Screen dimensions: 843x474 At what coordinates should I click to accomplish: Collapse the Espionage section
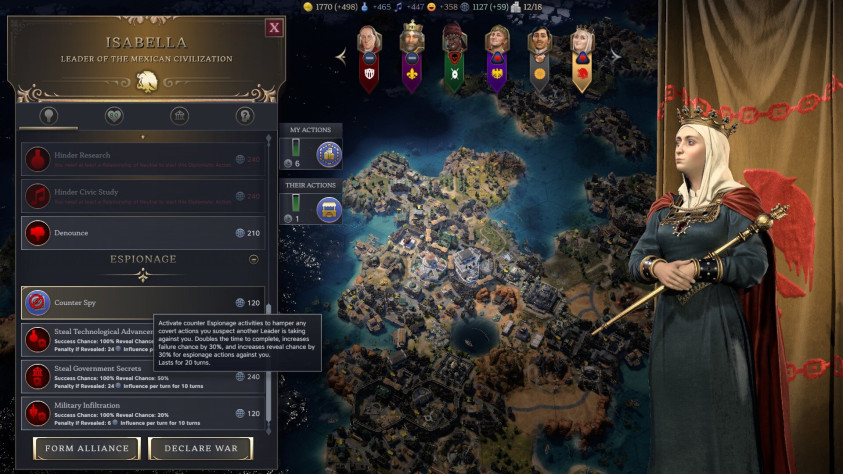tap(253, 258)
